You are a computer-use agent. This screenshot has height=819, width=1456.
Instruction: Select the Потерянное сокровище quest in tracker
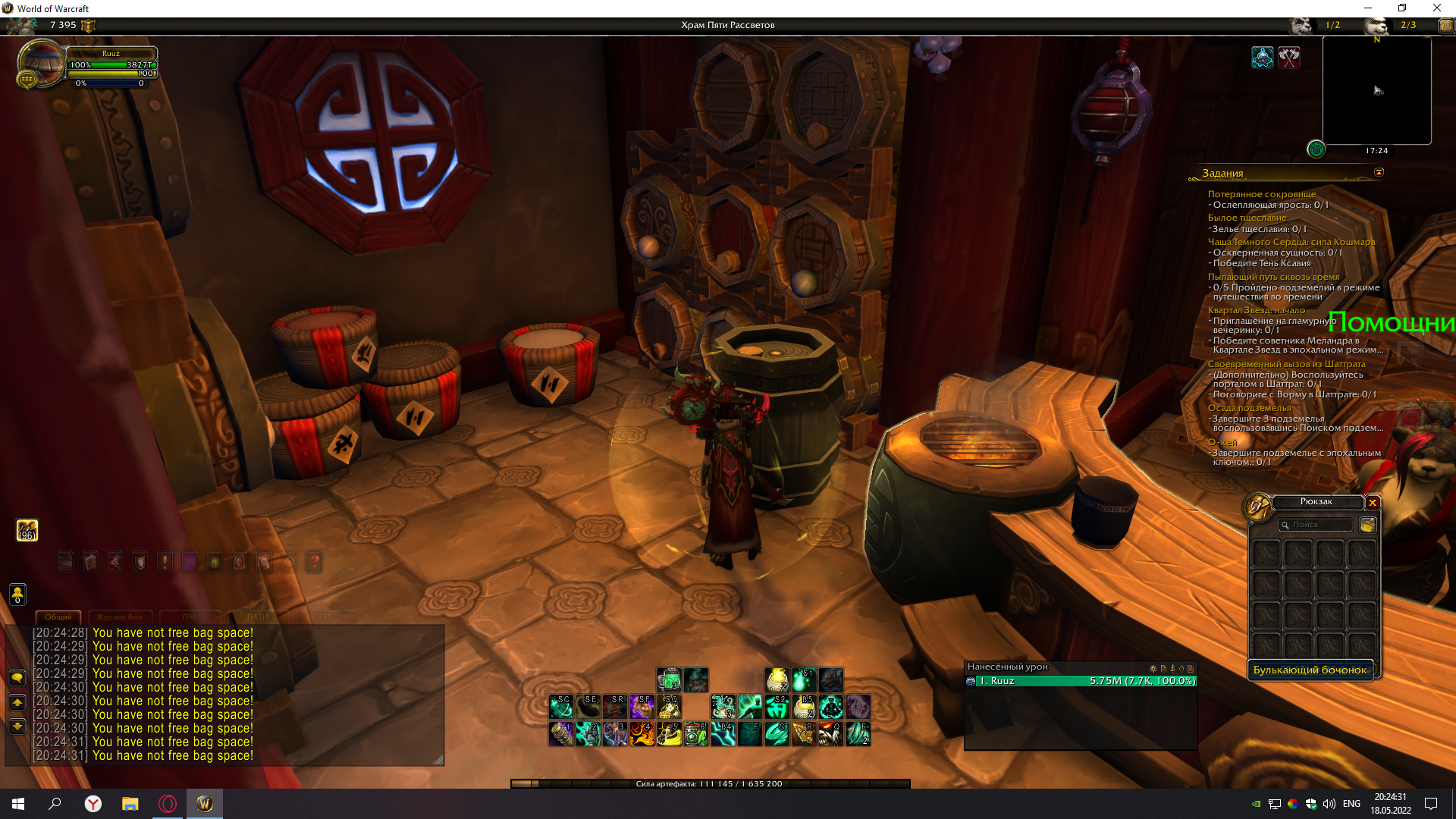pos(1262,194)
